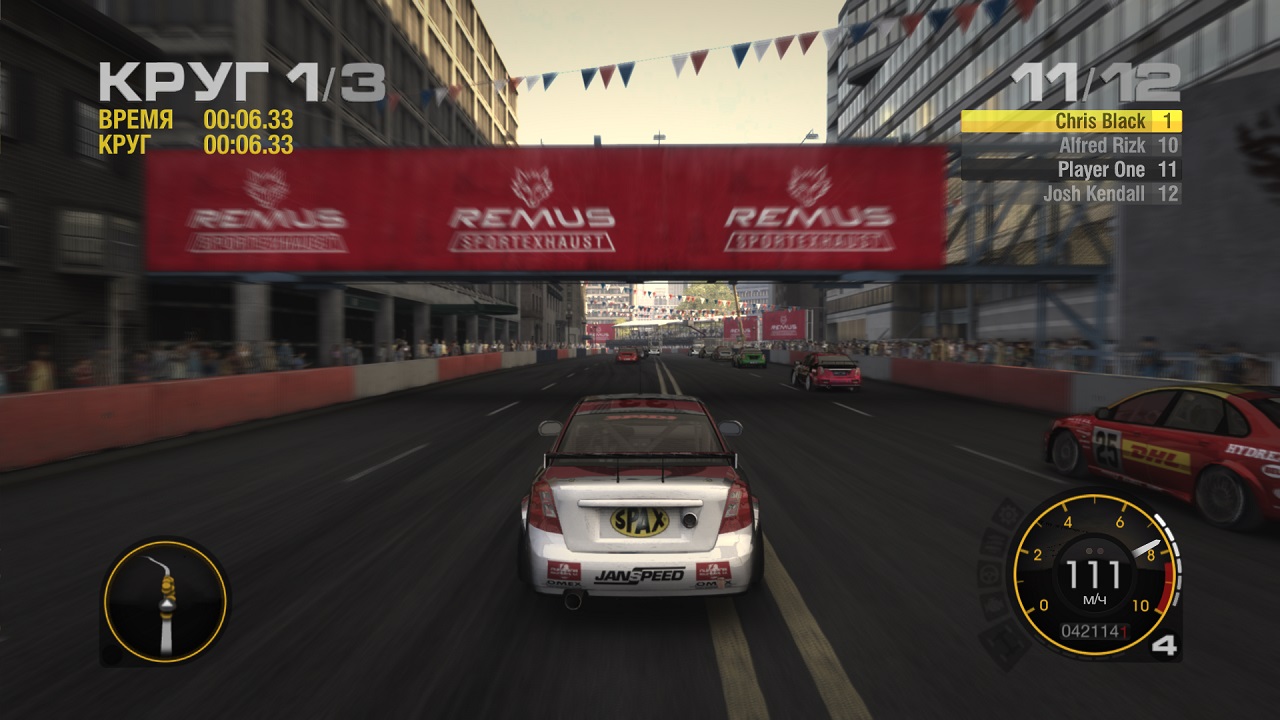Viewport: 1280px width, 720px height.
Task: Choose Alfred Rizk's leaderboard row
Action: click(1071, 146)
